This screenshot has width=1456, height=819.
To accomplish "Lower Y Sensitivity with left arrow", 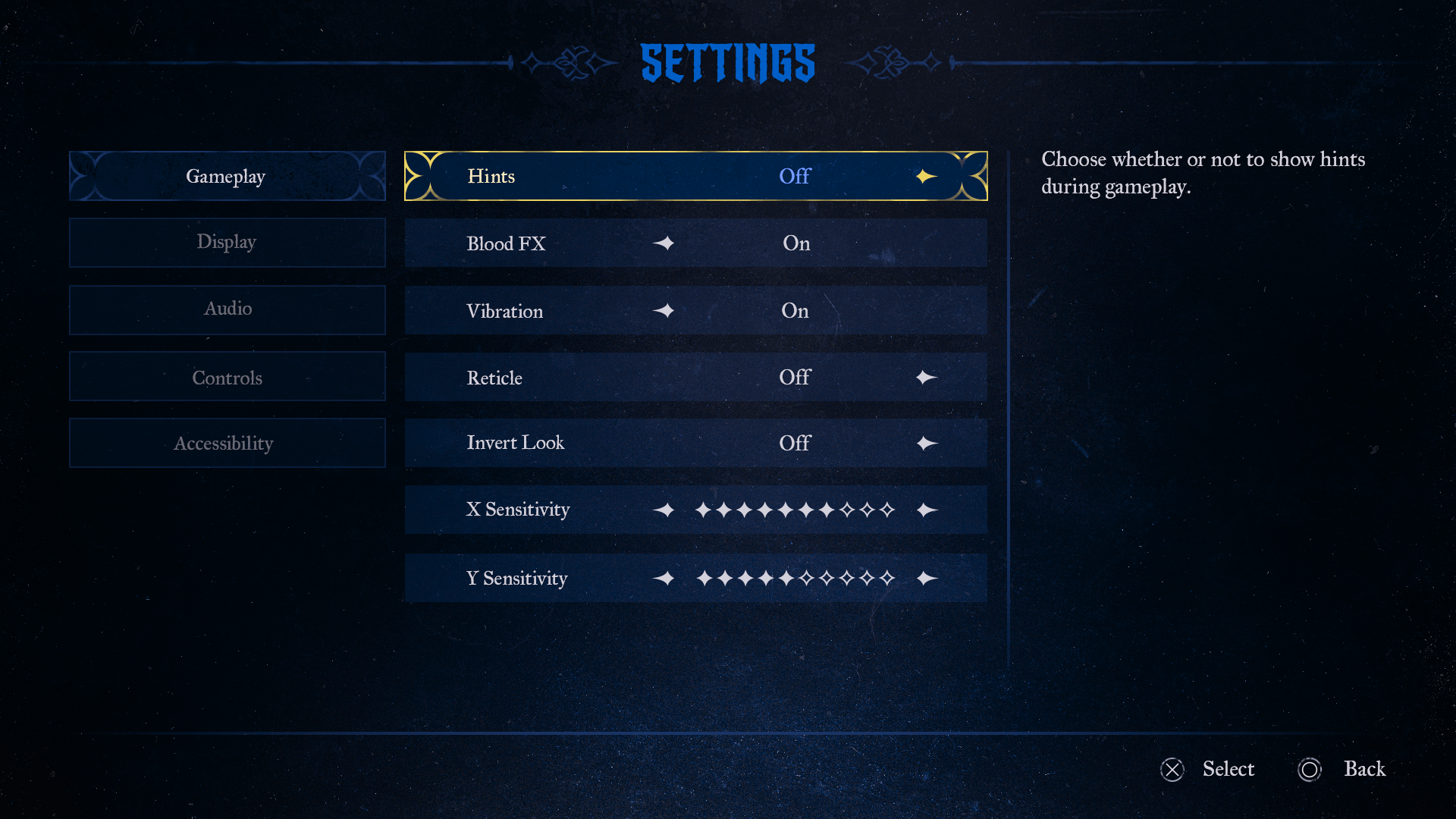I will (x=664, y=578).
